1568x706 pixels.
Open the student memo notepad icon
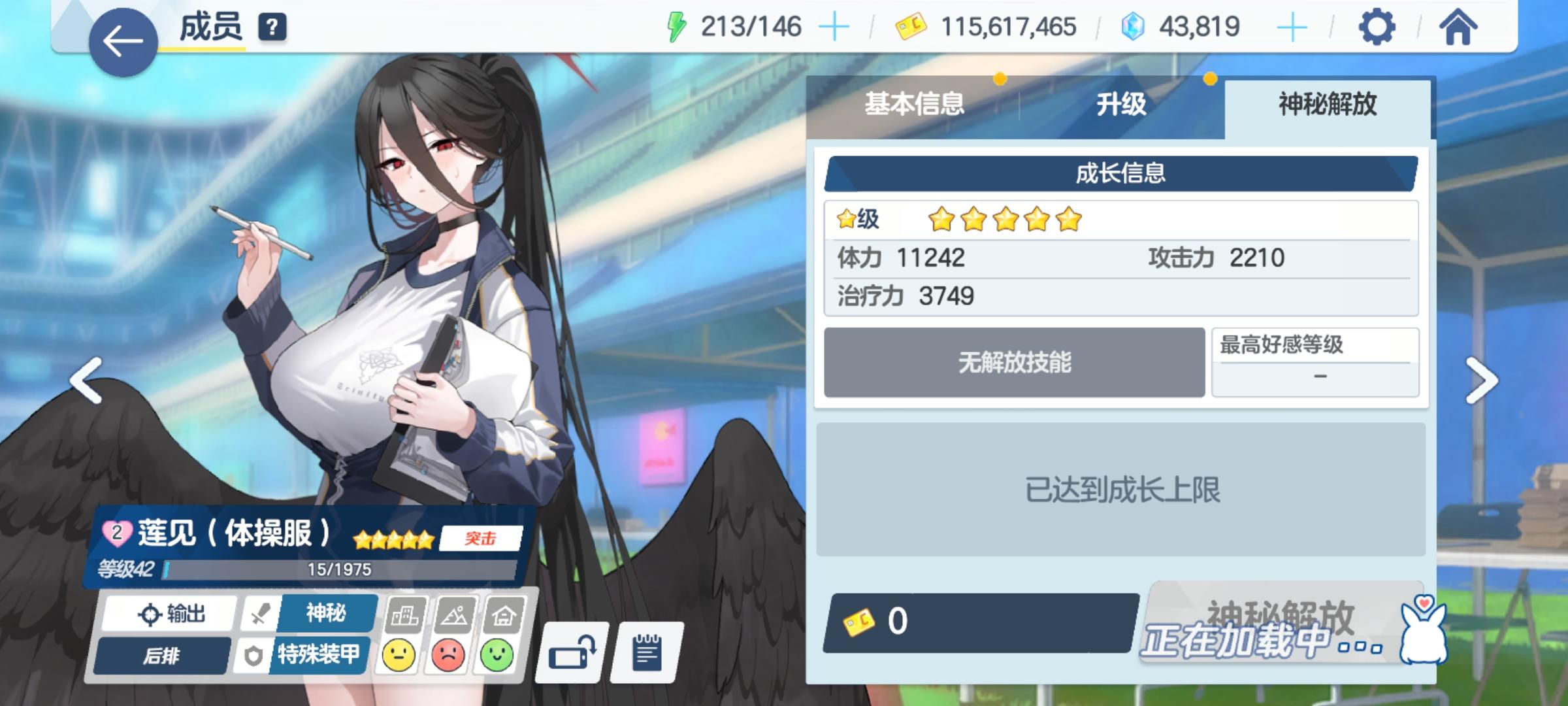[x=647, y=652]
